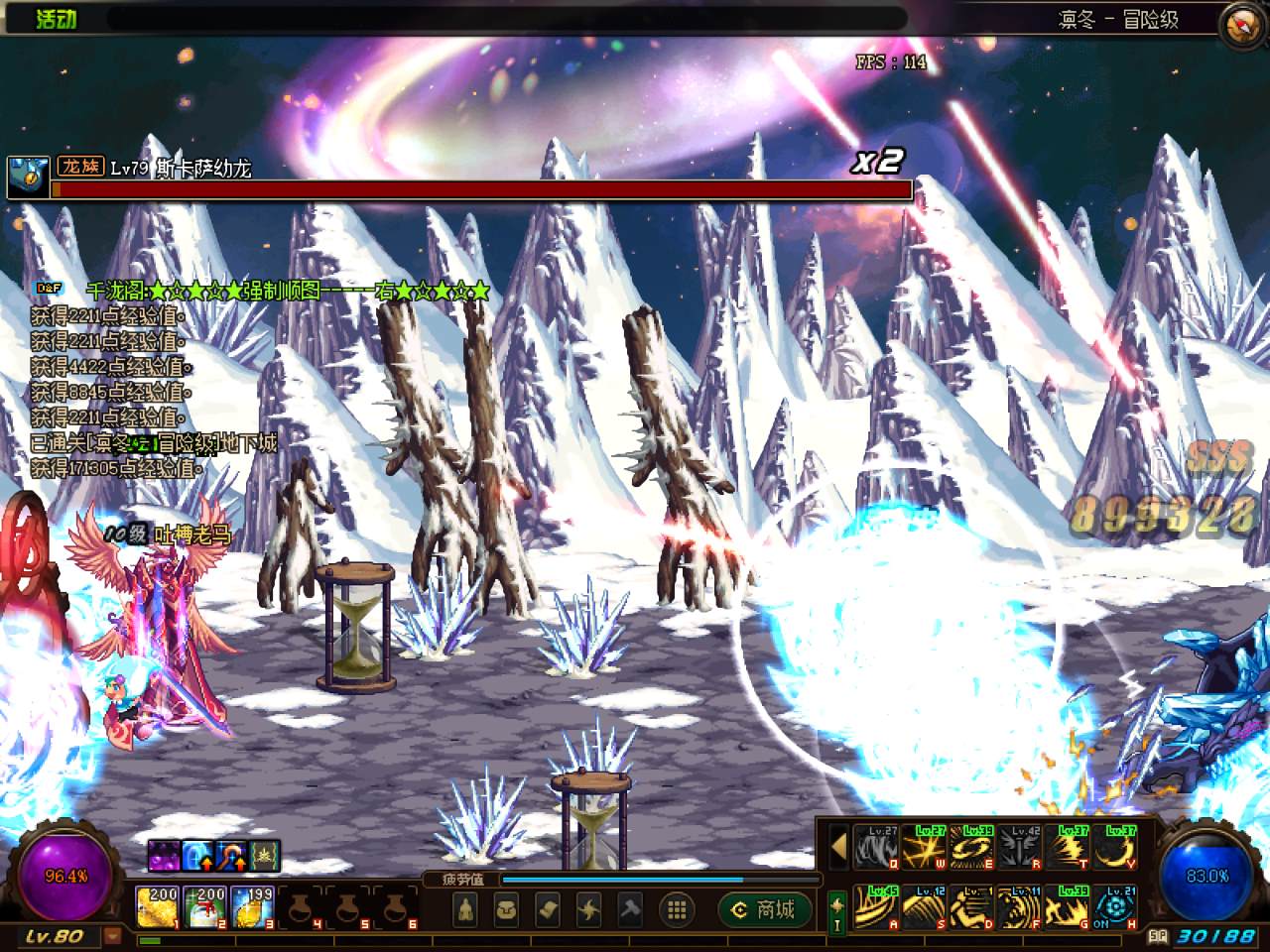The width and height of the screenshot is (1270, 952).
Task: Activate the W key starburst skill
Action: (x=925, y=850)
